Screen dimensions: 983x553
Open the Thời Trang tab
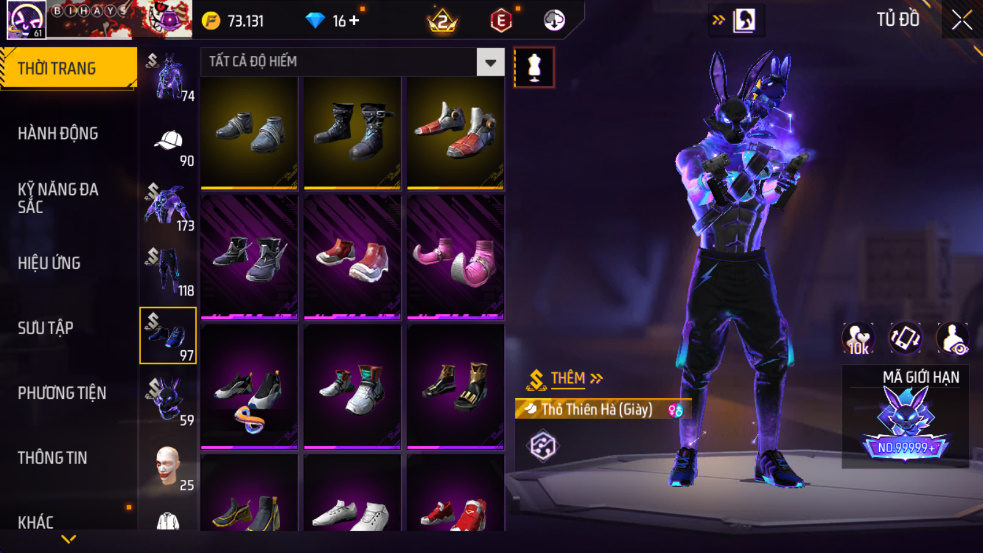68,69
